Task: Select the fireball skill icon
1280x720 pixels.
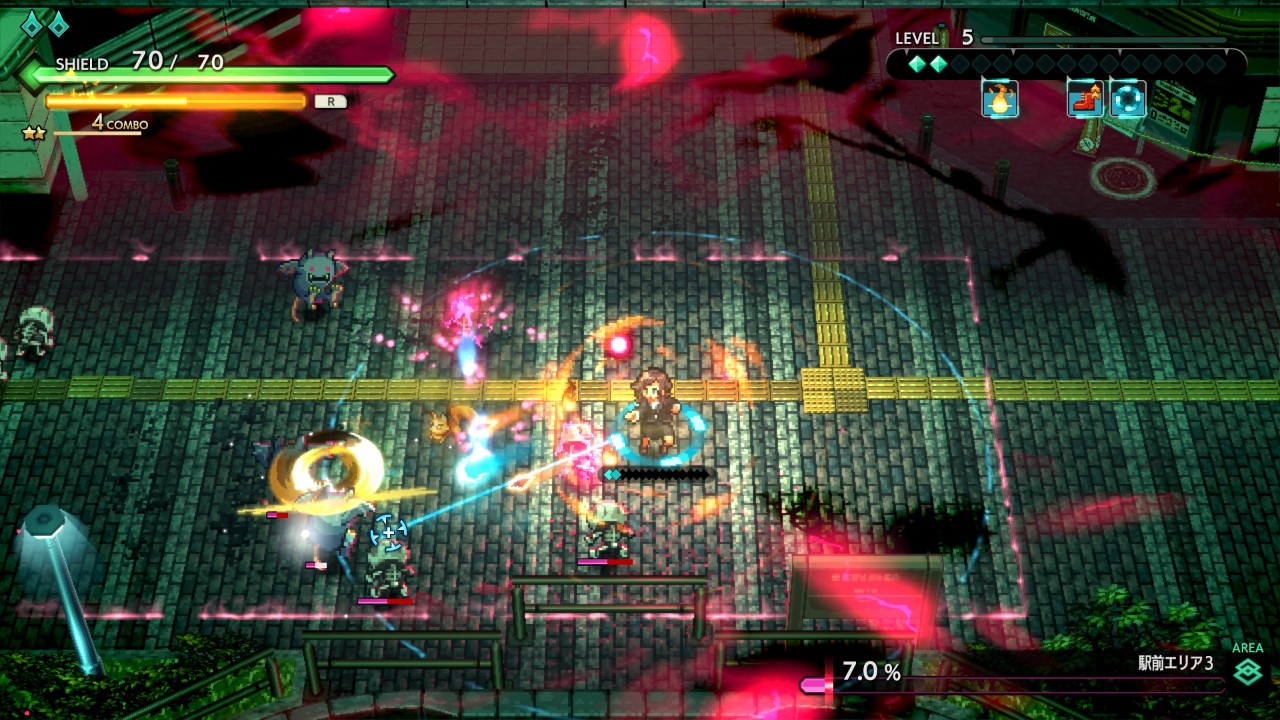Action: coord(999,99)
